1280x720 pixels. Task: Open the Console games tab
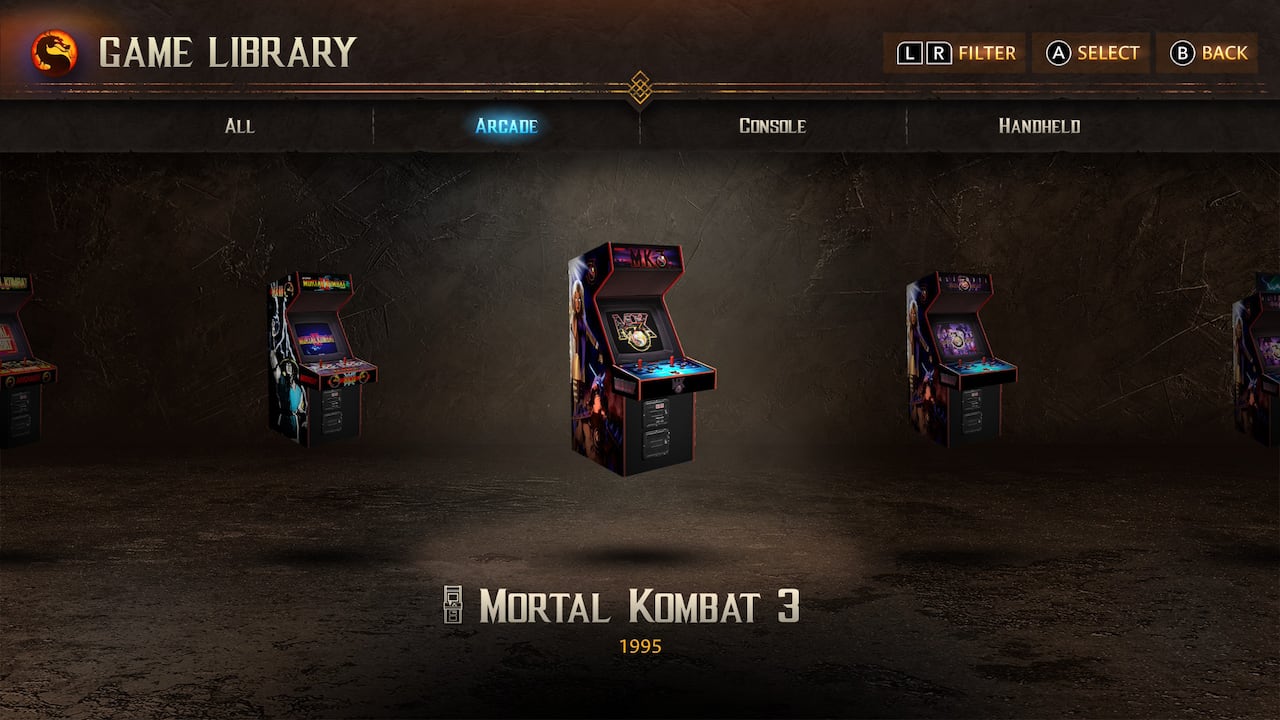pos(772,126)
